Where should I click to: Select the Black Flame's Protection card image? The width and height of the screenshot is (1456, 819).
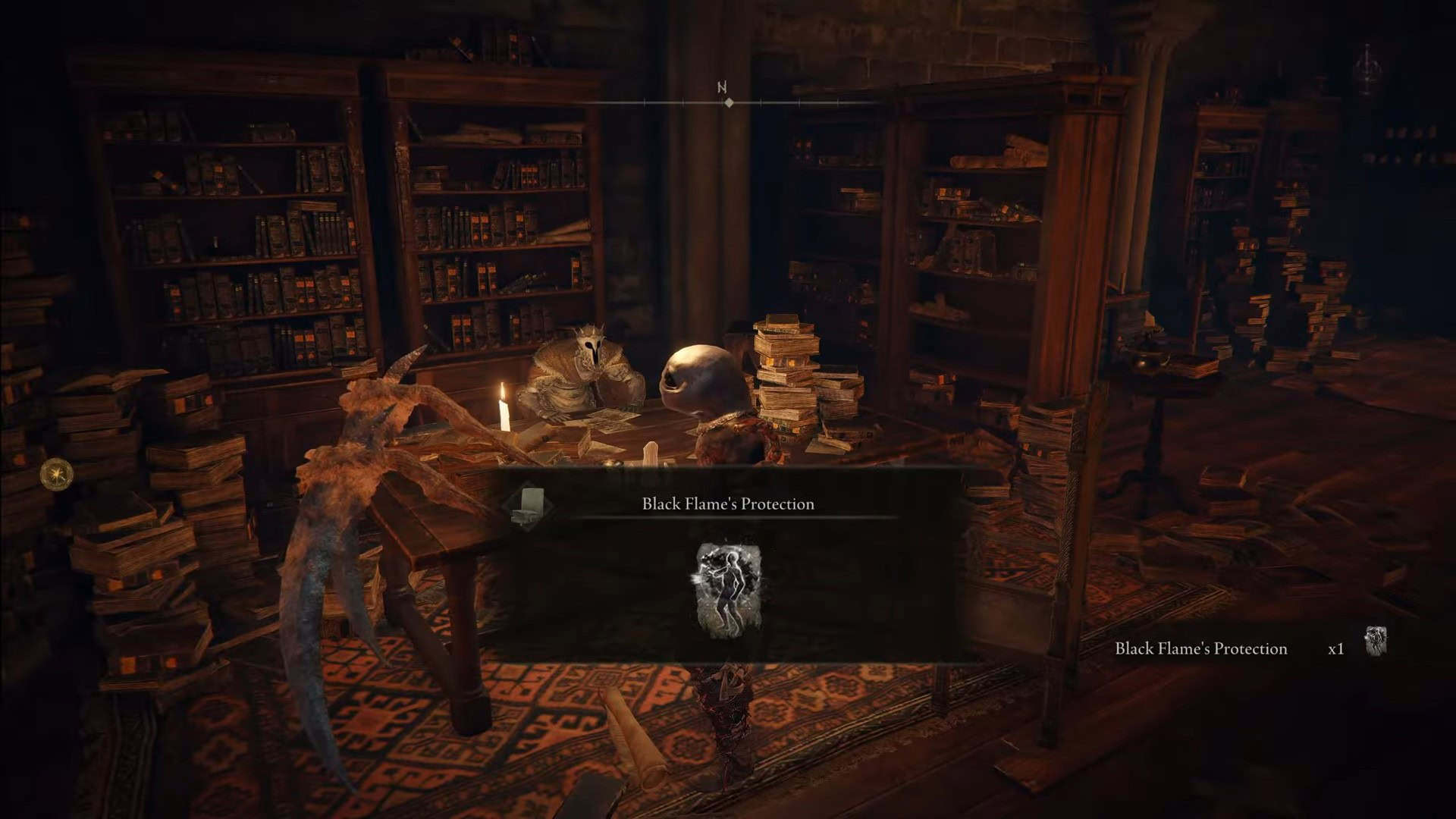[x=728, y=589]
